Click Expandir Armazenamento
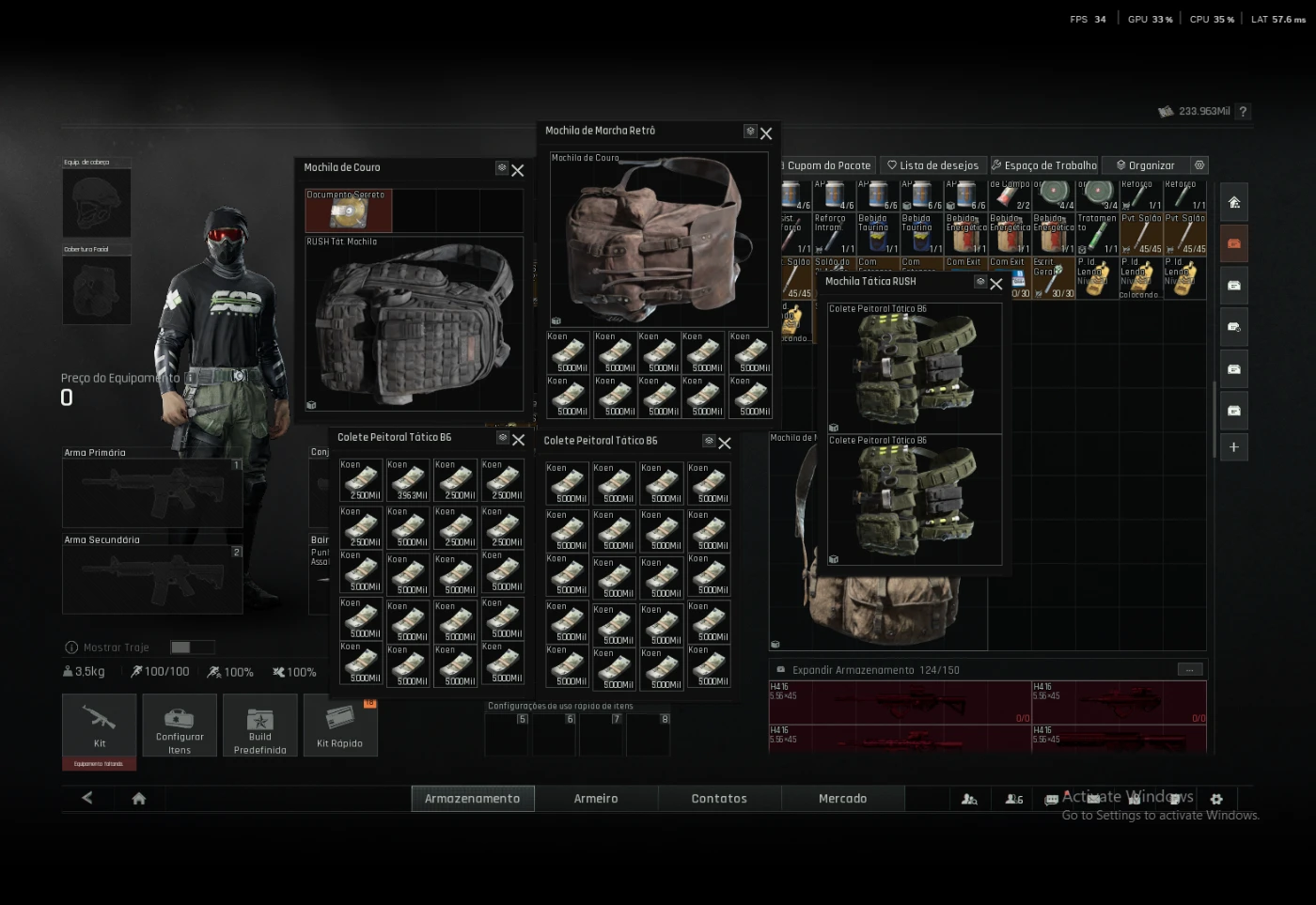Viewport: 1316px width, 905px height. pos(852,670)
